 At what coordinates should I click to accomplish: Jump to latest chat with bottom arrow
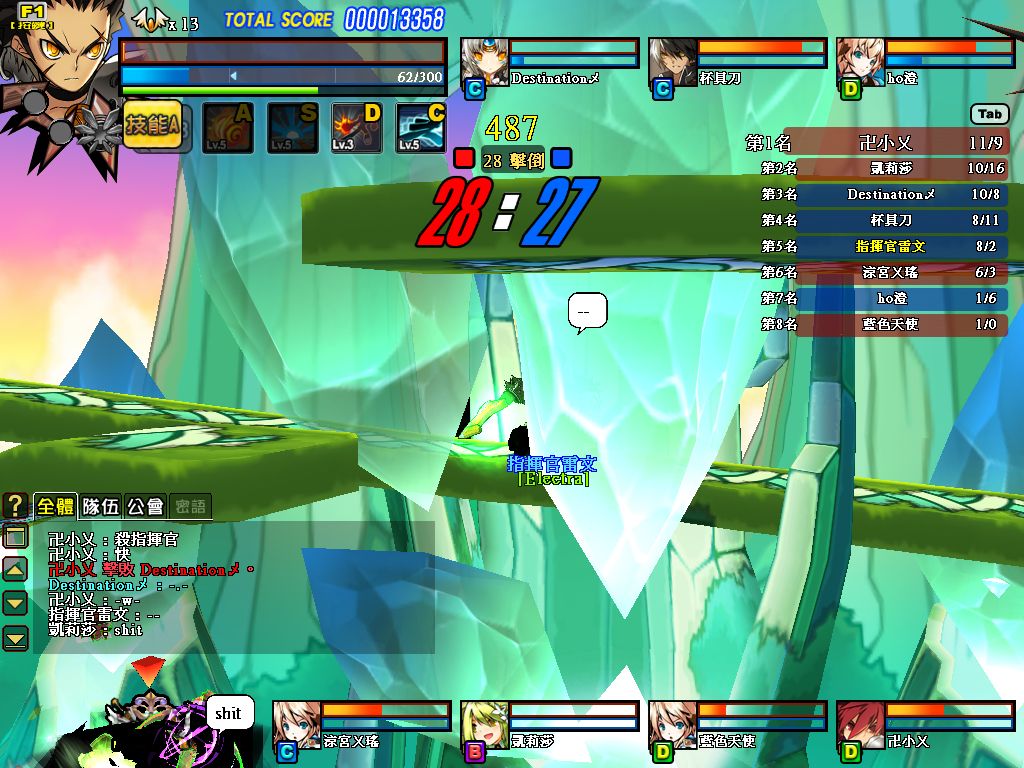[x=15, y=637]
